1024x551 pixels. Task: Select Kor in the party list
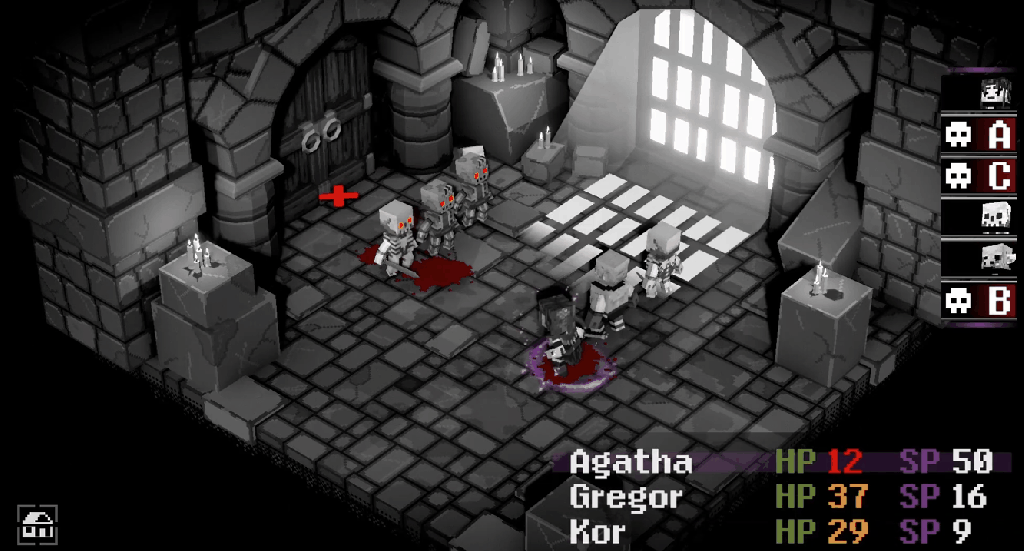coord(597,530)
